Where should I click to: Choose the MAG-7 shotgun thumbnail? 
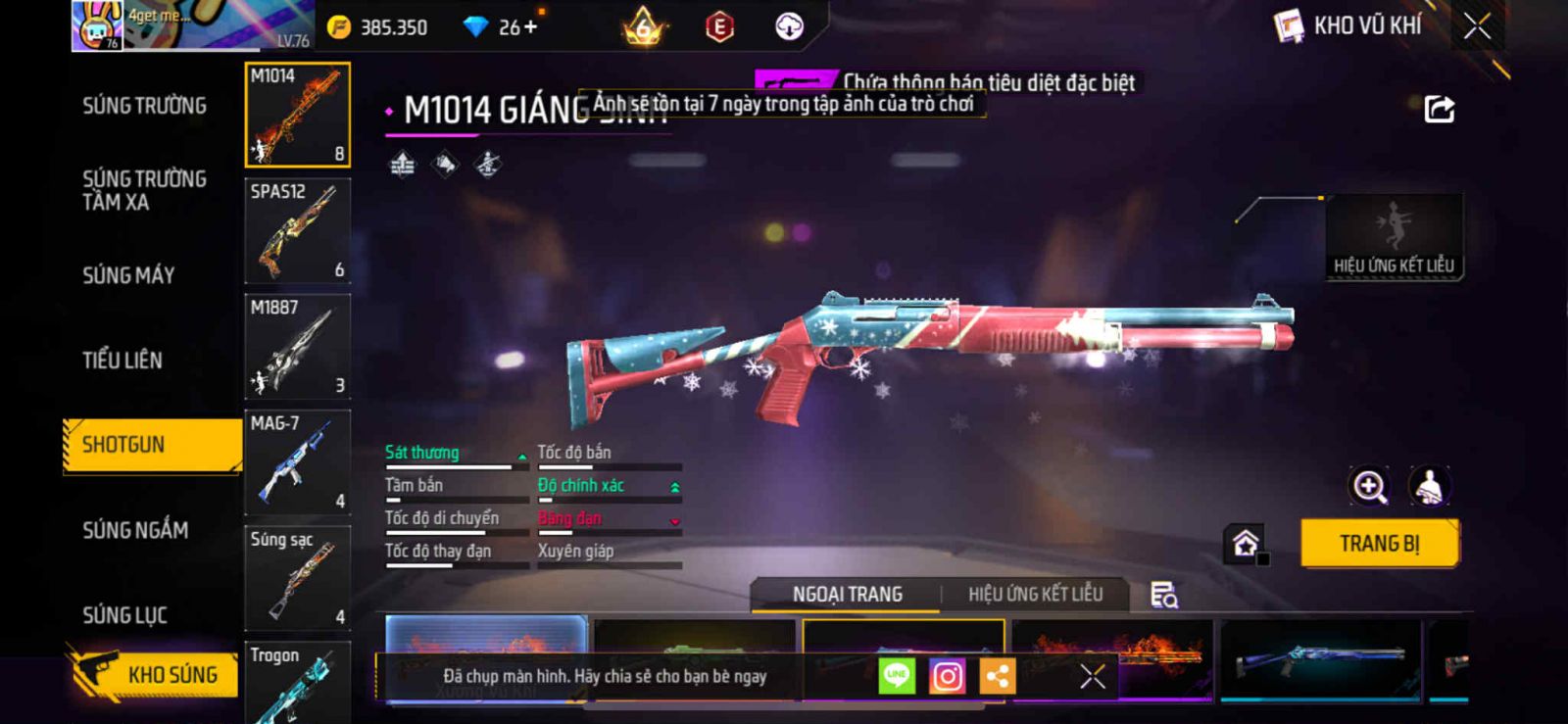297,462
